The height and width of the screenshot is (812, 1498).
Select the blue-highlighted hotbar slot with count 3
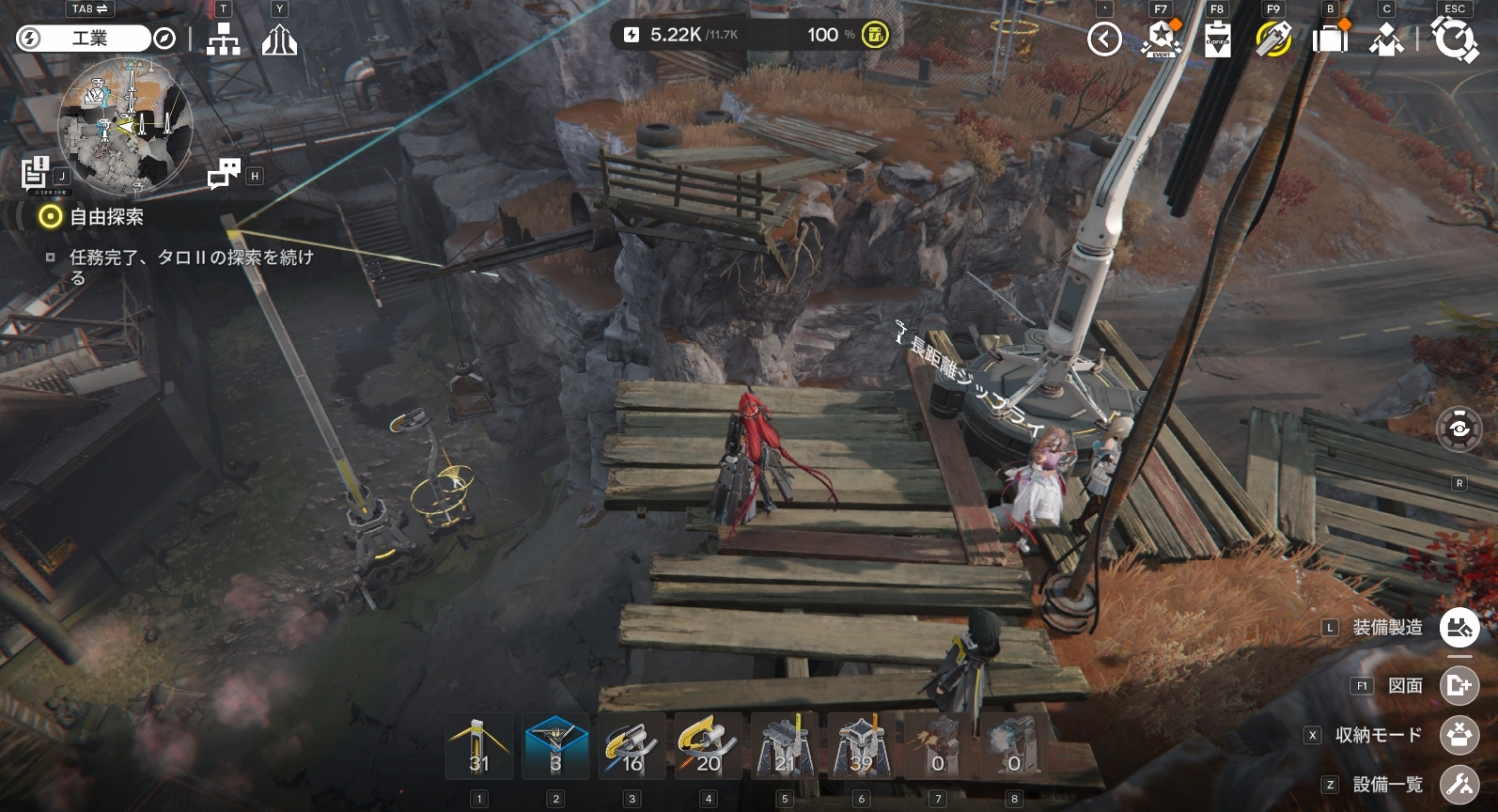[555, 746]
